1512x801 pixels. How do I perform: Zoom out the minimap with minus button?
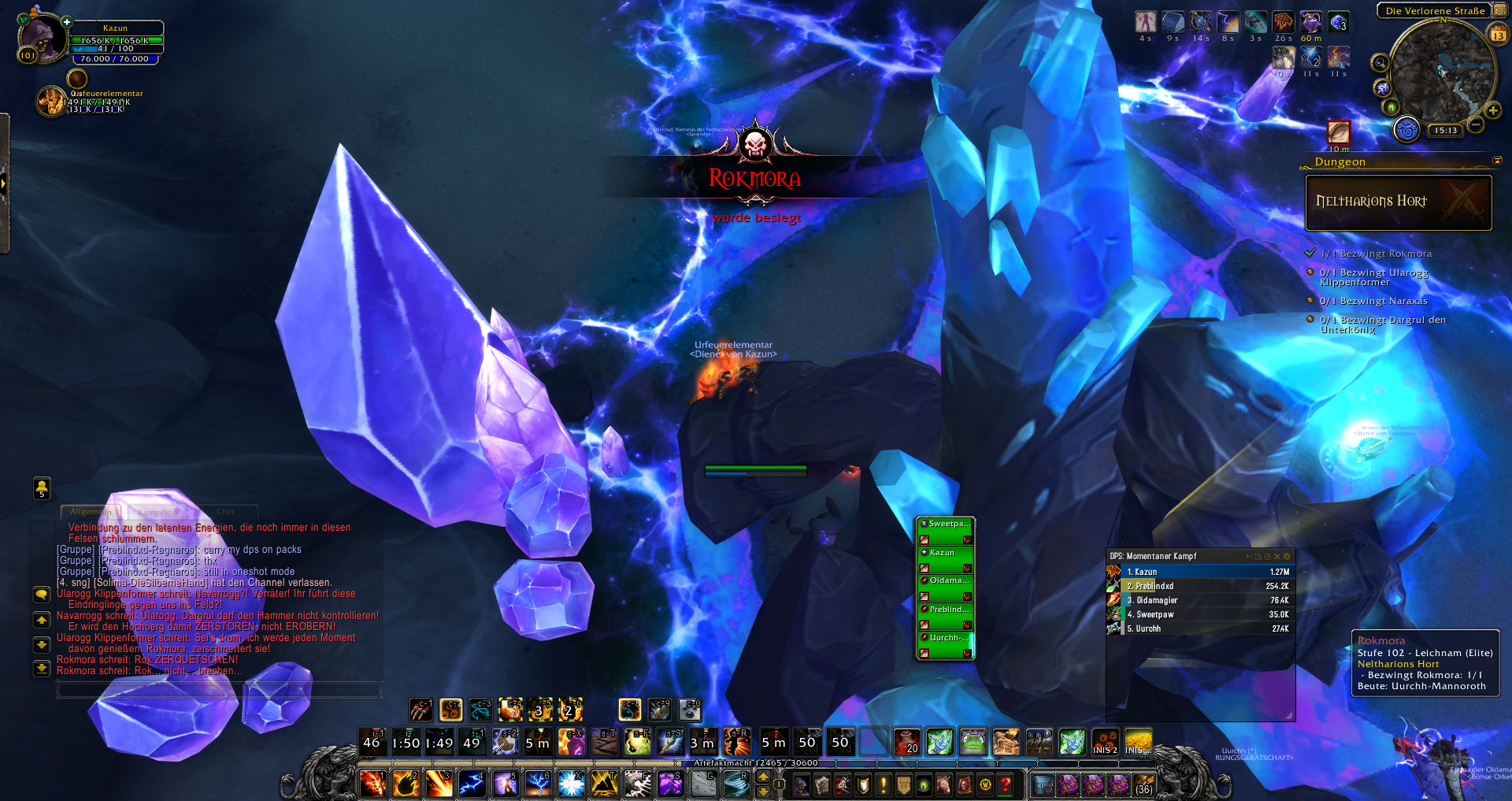coord(1476,124)
